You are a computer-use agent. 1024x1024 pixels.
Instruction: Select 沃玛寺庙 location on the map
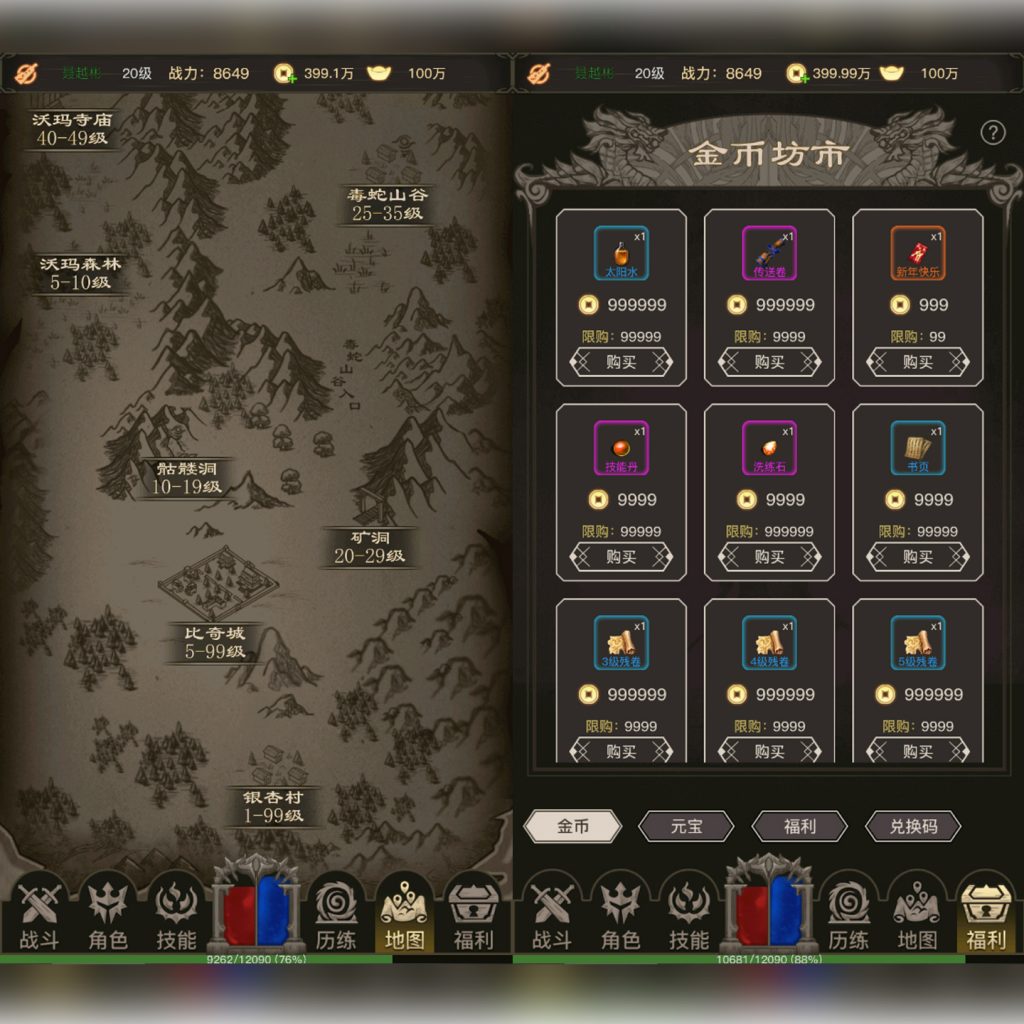tap(73, 129)
